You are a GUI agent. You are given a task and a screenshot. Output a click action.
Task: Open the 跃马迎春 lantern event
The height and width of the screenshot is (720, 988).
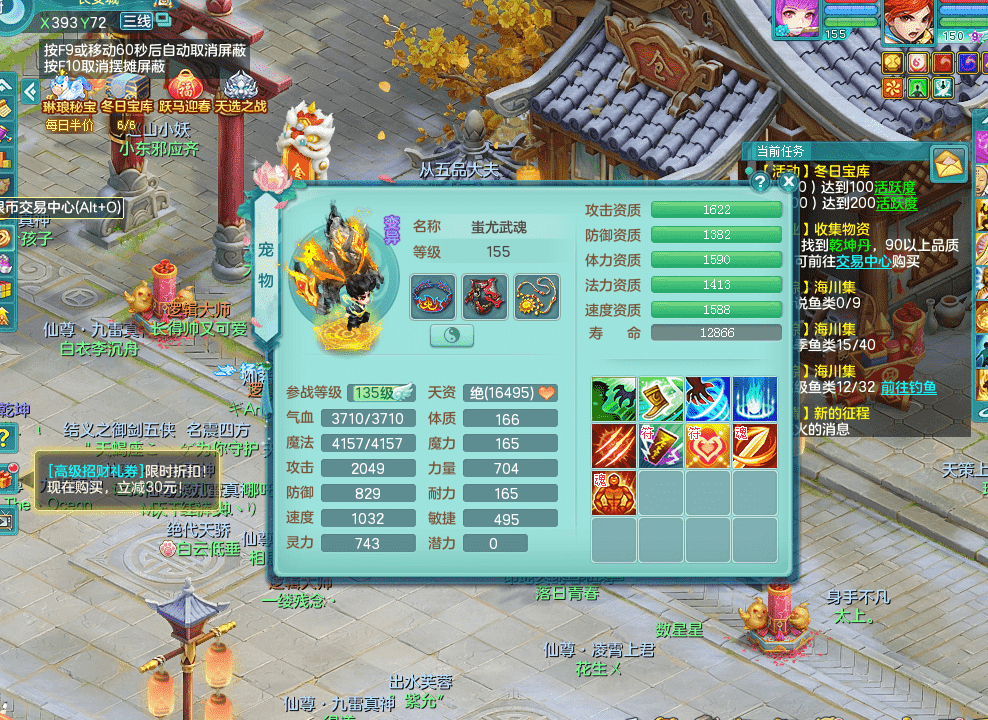click(184, 92)
